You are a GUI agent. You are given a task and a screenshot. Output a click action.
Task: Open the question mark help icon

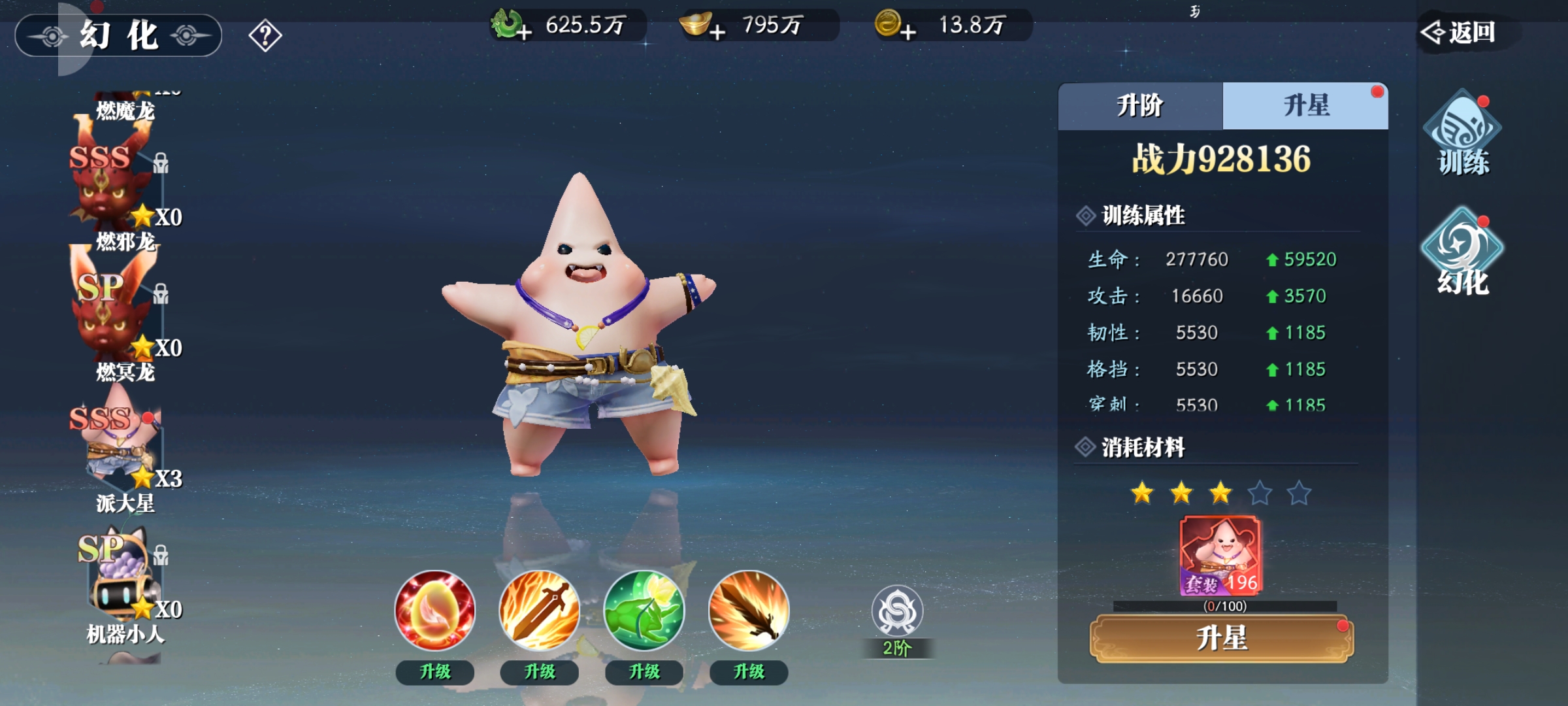pos(265,35)
